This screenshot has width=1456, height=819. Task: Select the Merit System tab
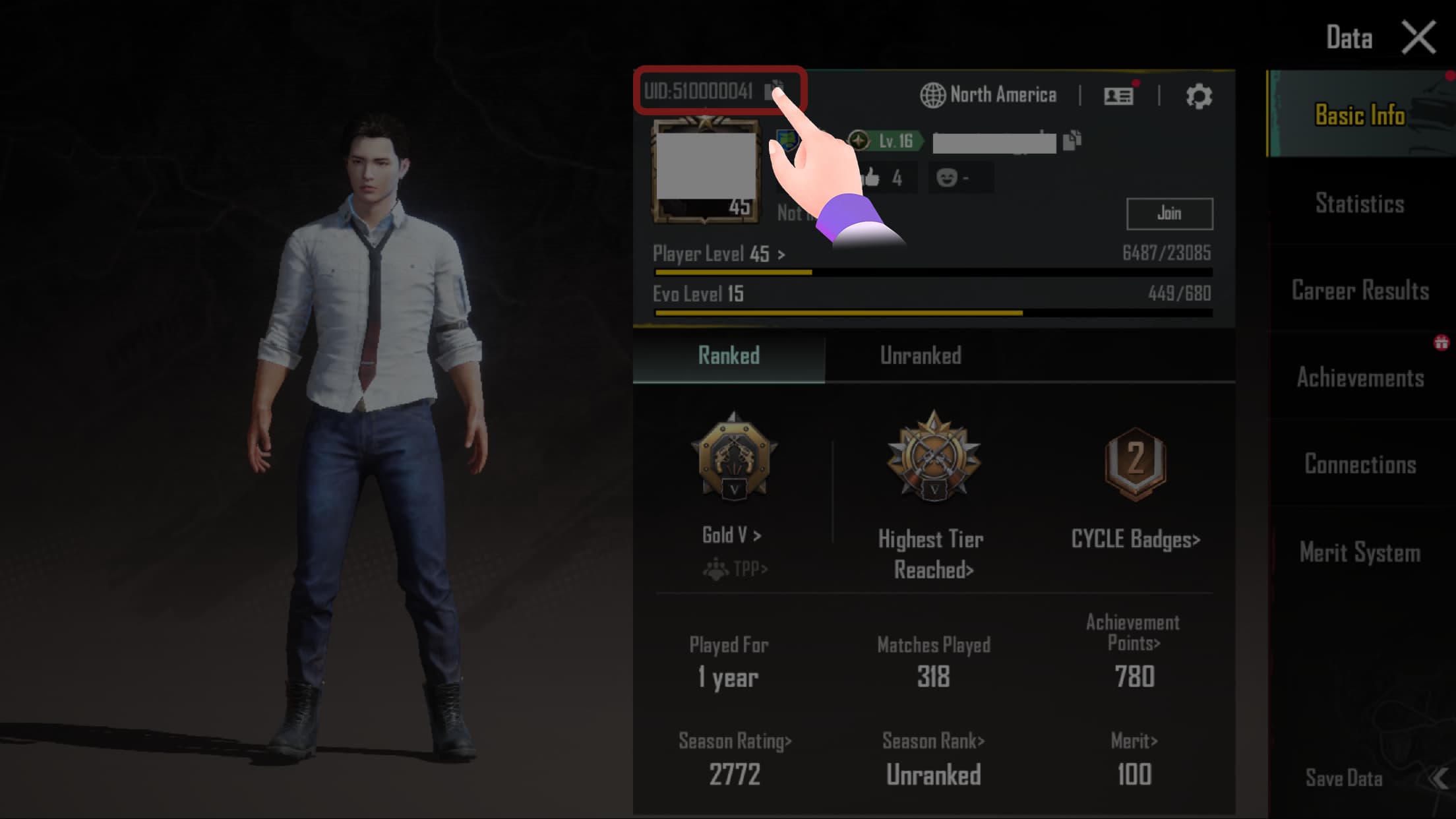click(x=1360, y=552)
